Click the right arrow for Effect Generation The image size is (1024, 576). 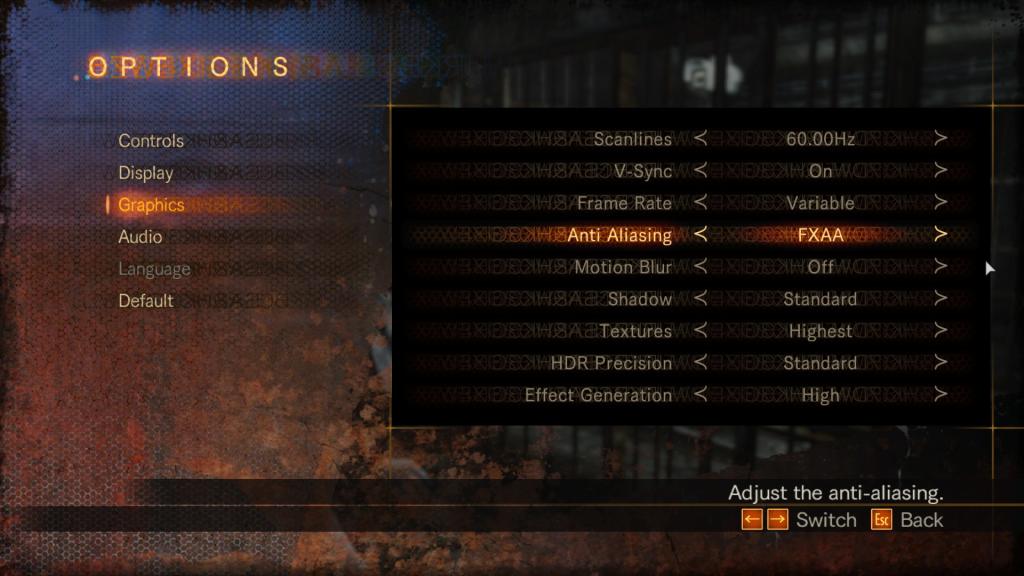click(x=940, y=395)
